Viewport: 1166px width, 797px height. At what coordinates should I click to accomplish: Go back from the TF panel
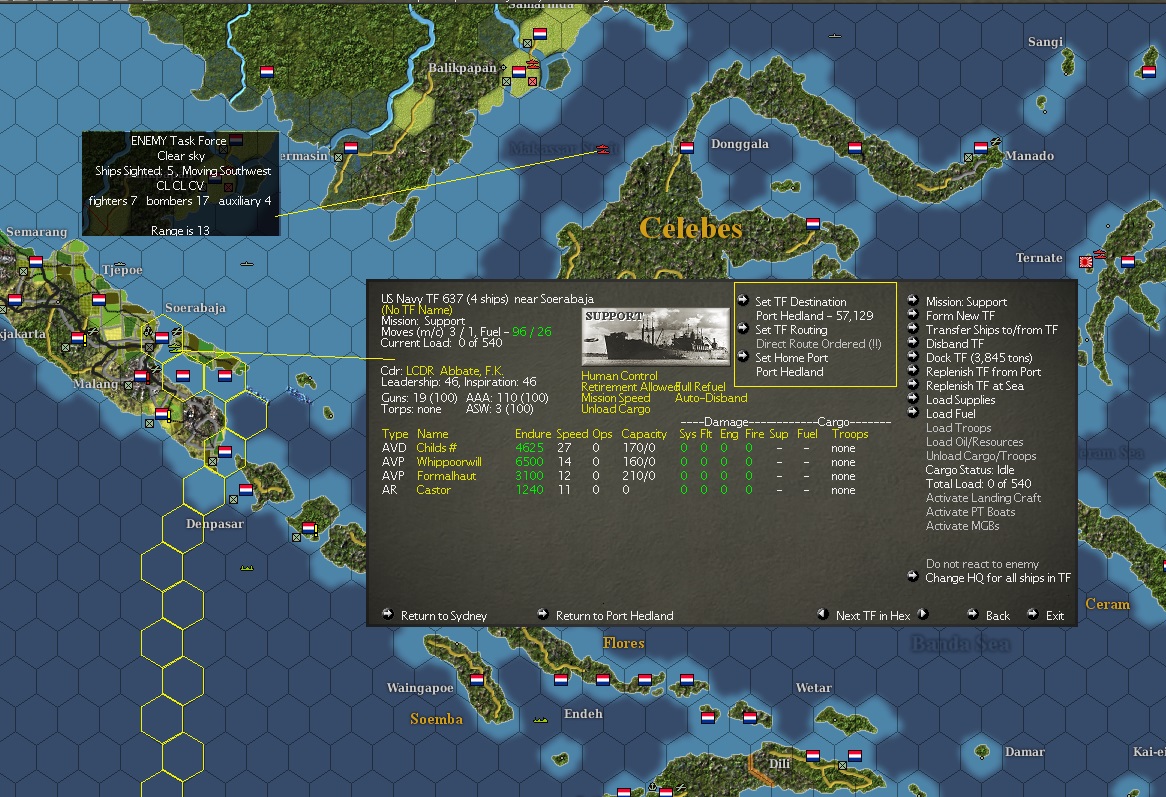[x=997, y=616]
